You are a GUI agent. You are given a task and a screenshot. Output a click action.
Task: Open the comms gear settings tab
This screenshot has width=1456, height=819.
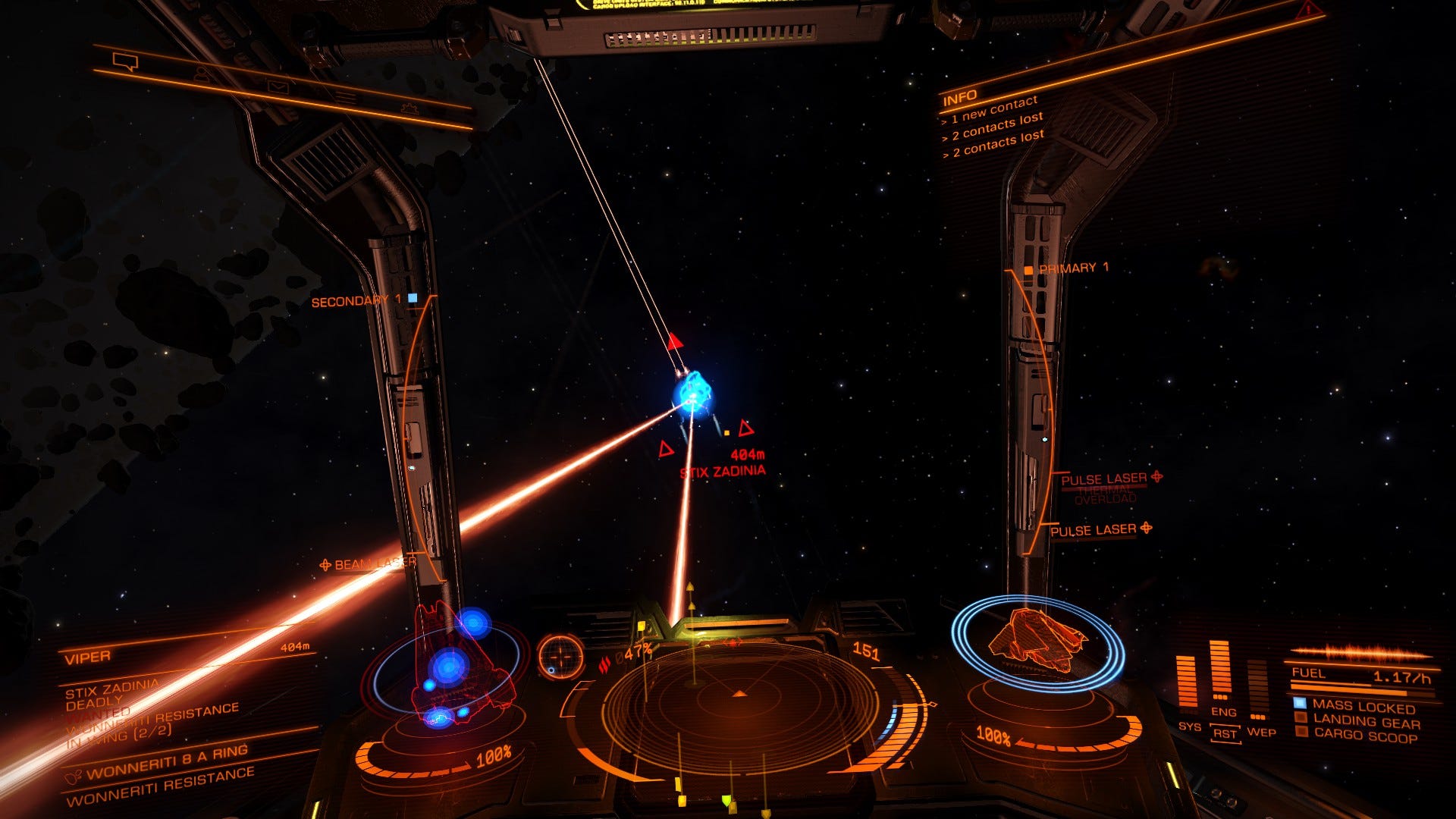410,110
